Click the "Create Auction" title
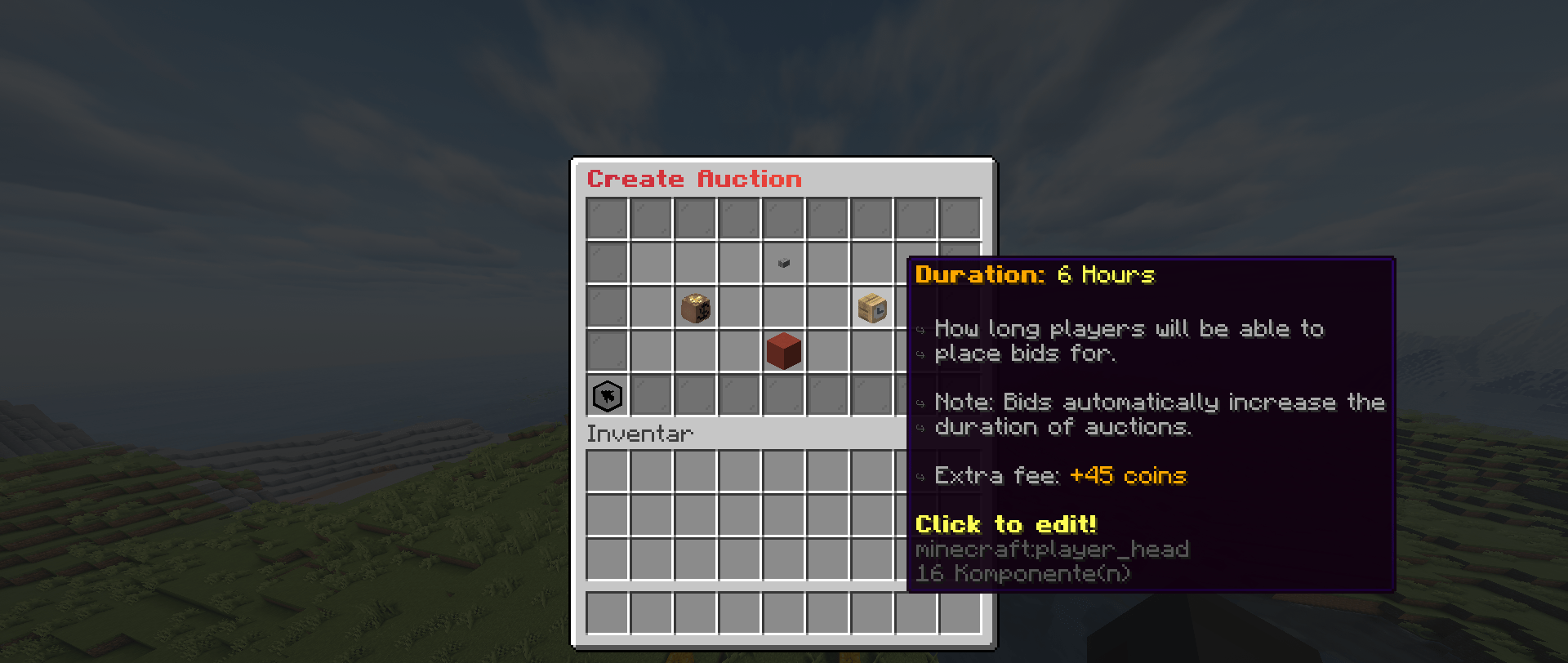Viewport: 1568px width, 663px height. click(694, 179)
